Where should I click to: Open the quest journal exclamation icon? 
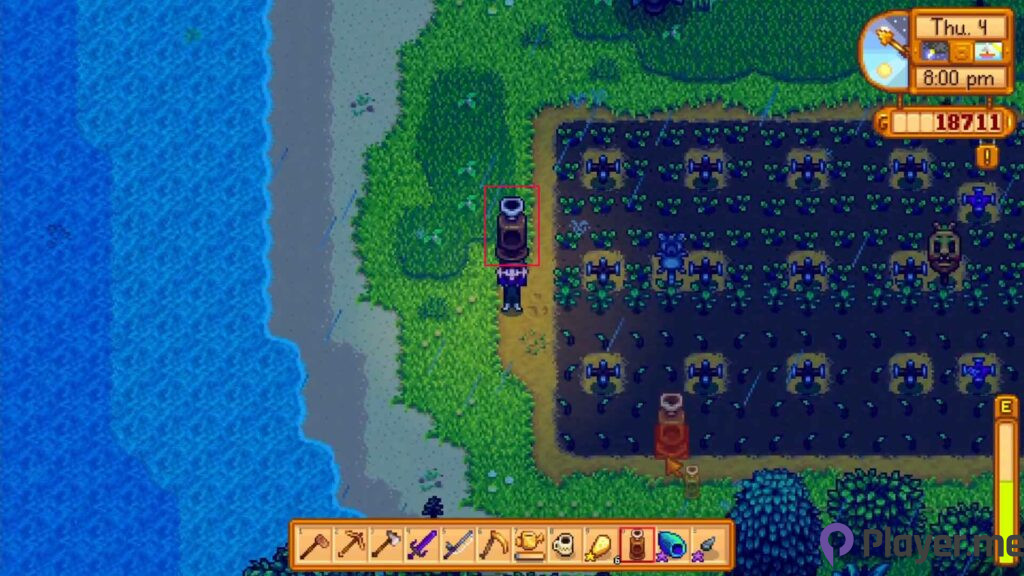[988, 156]
